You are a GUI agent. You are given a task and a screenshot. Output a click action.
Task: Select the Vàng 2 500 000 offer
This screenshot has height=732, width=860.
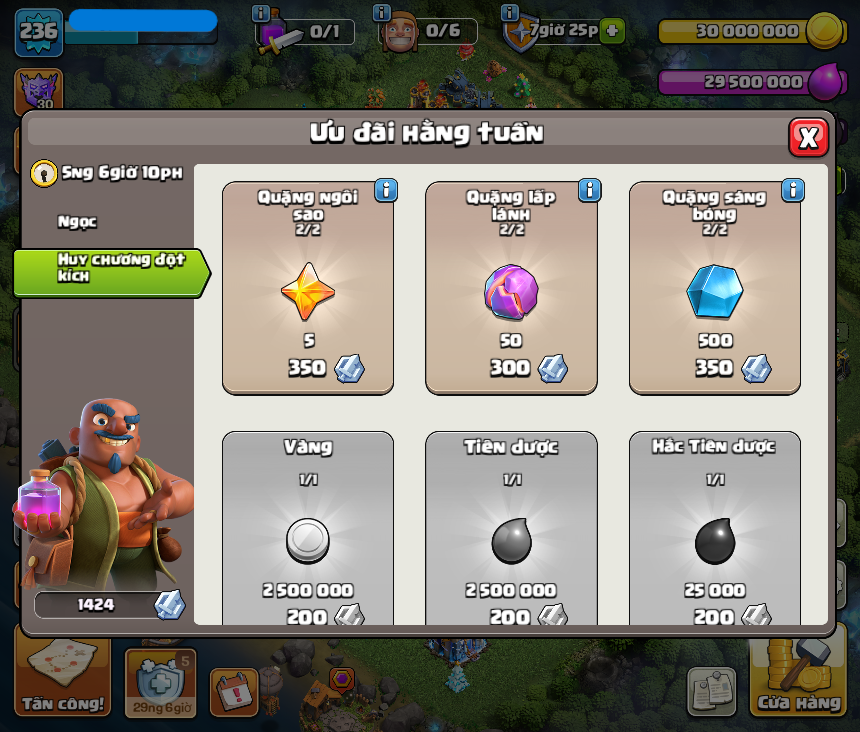click(x=308, y=530)
